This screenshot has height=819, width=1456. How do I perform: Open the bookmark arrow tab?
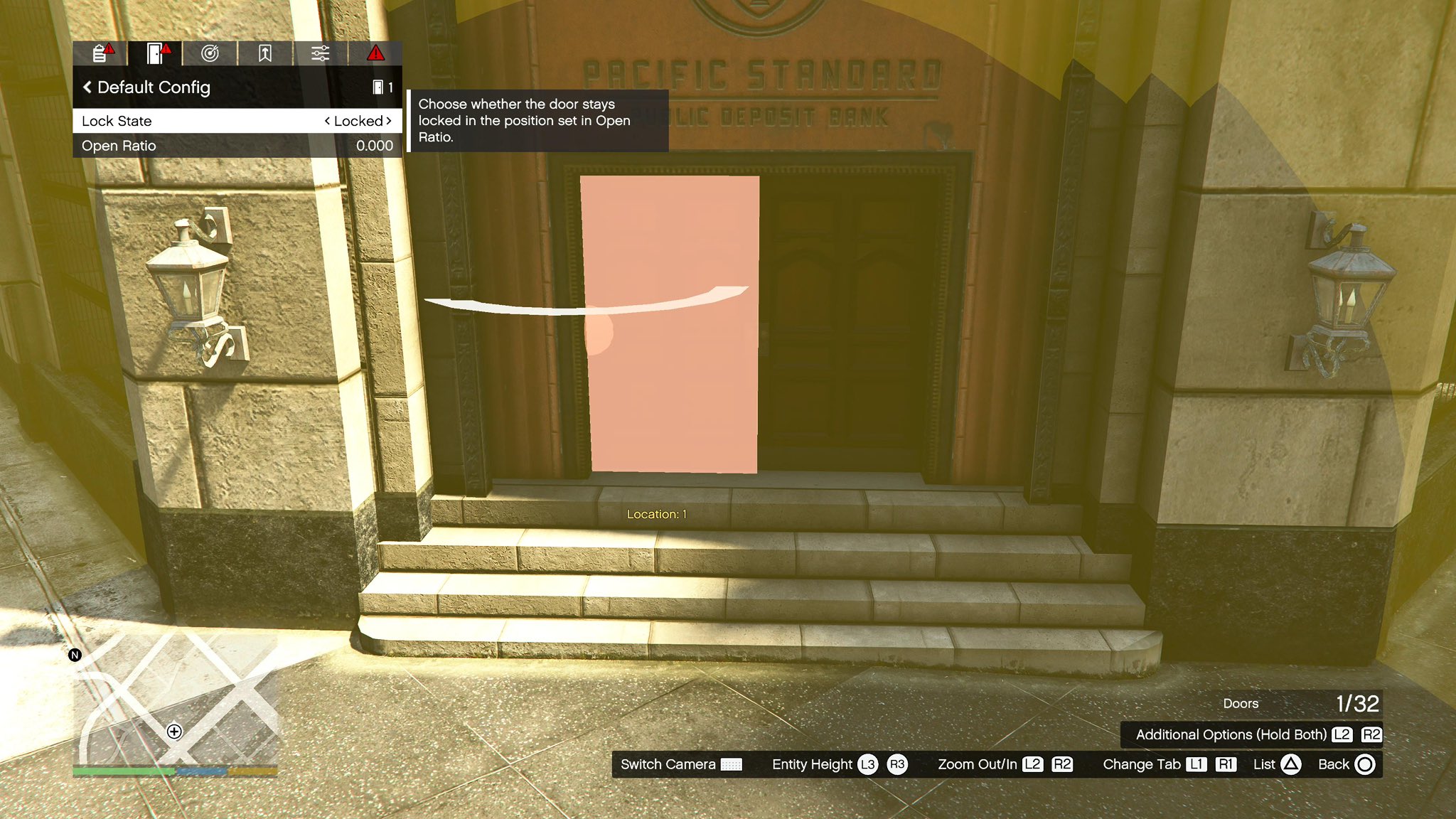(265, 53)
